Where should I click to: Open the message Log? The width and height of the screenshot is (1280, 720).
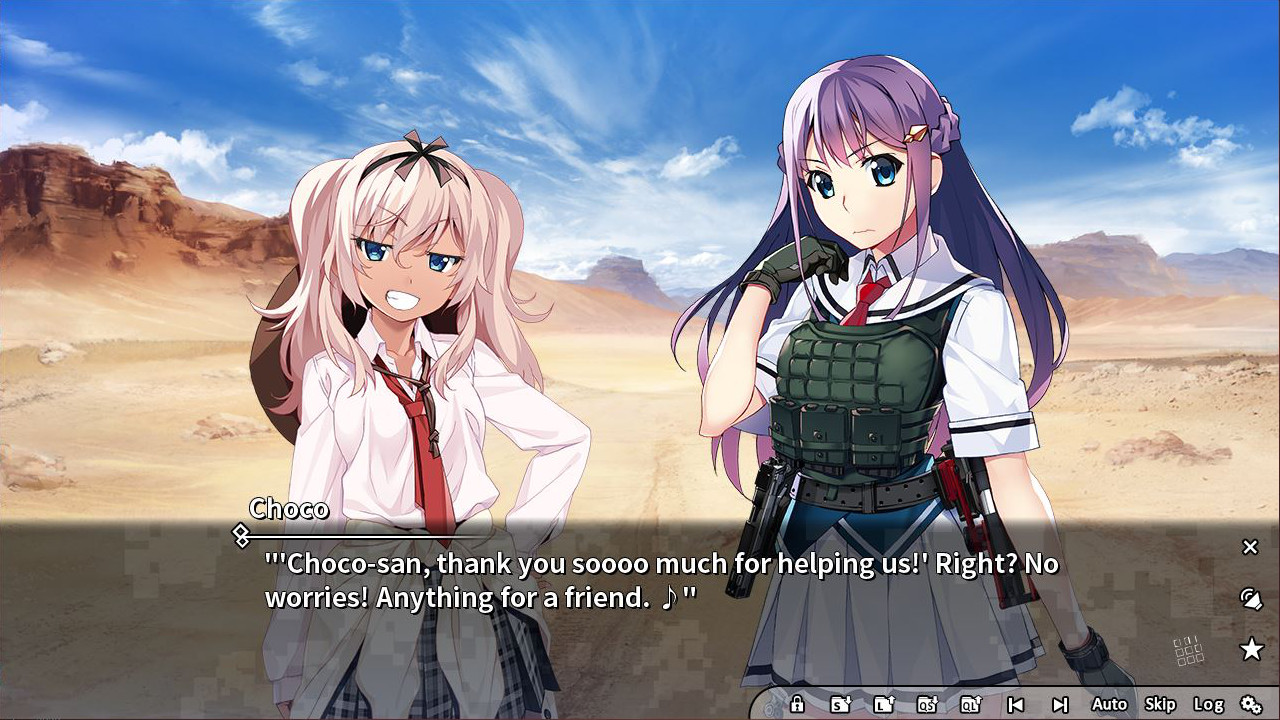click(x=1210, y=704)
